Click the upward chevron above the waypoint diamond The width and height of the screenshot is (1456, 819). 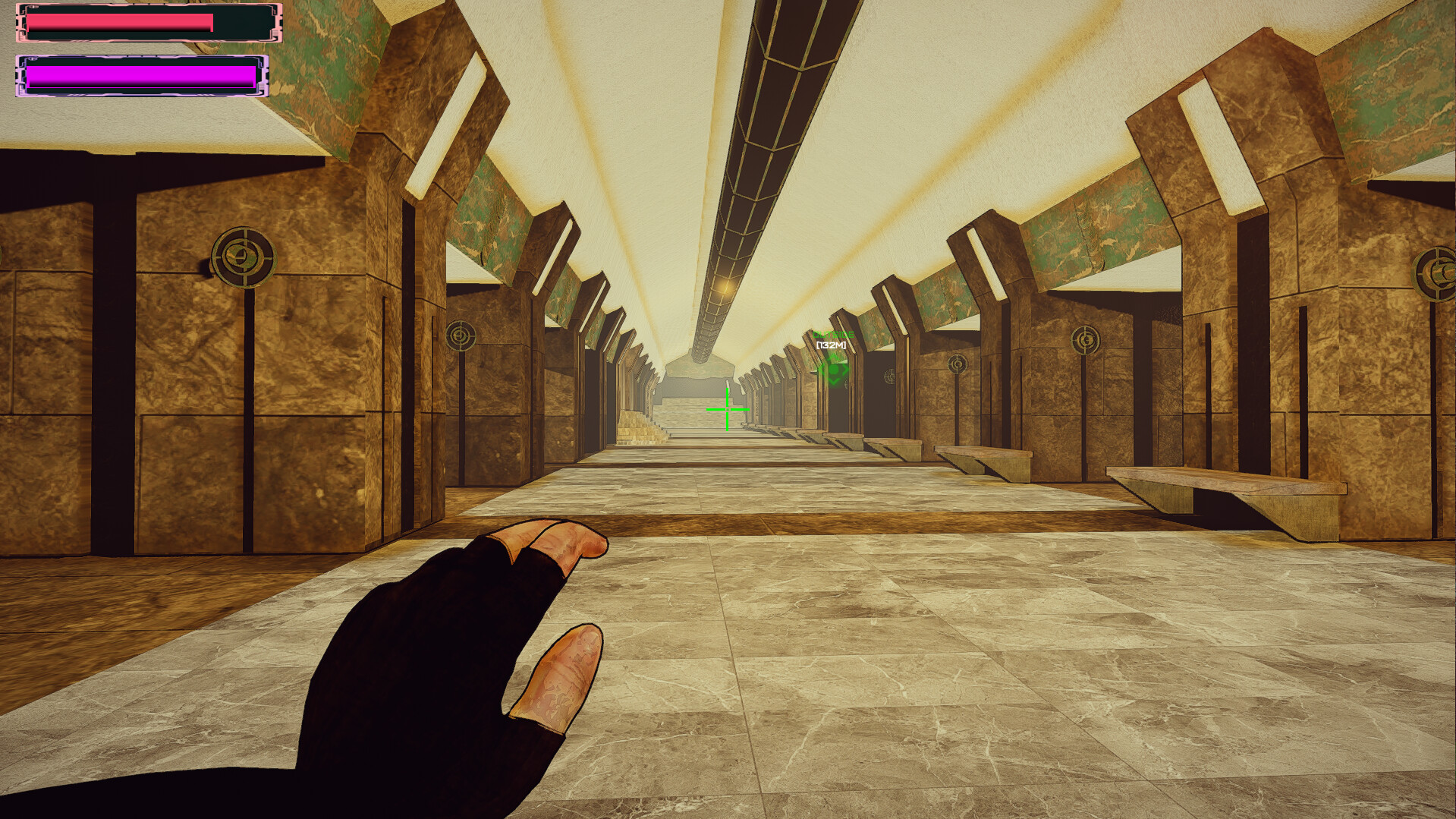833,355
